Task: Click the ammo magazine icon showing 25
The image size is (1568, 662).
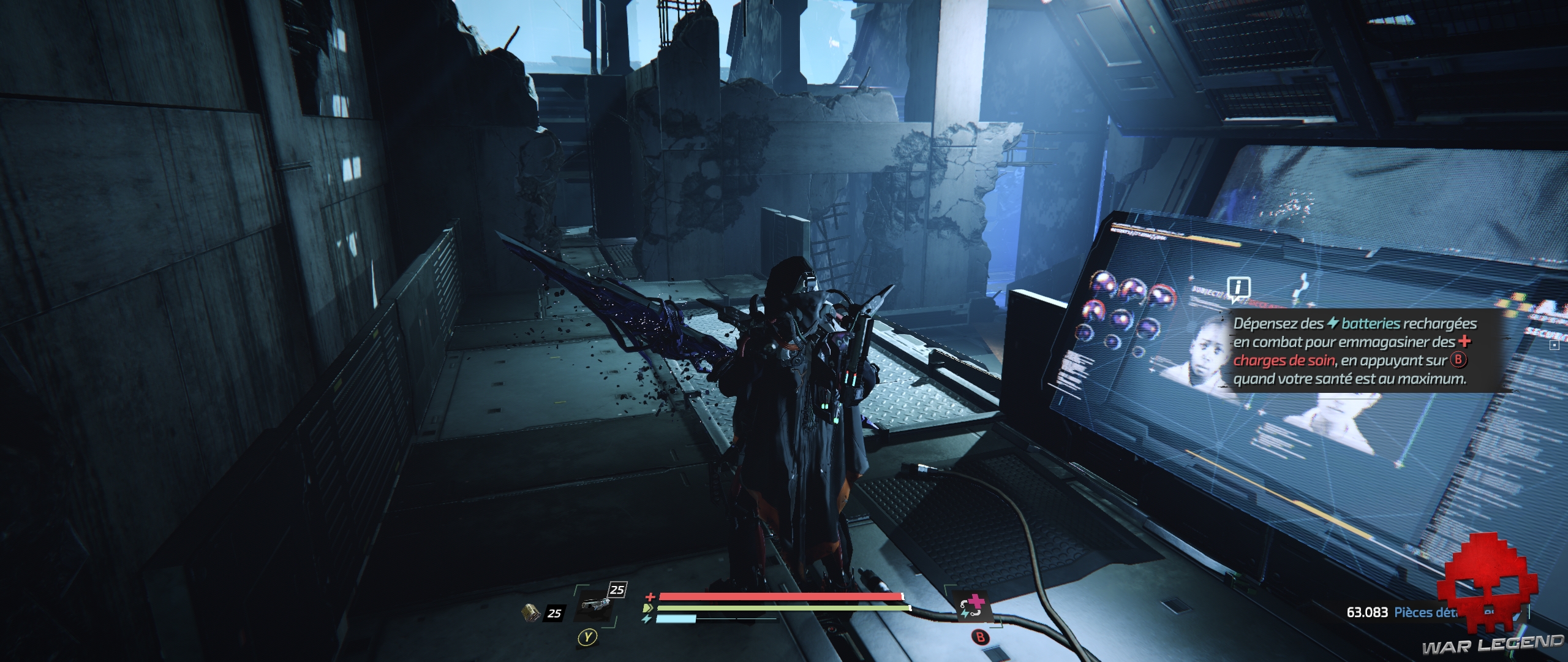Action: pos(530,613)
